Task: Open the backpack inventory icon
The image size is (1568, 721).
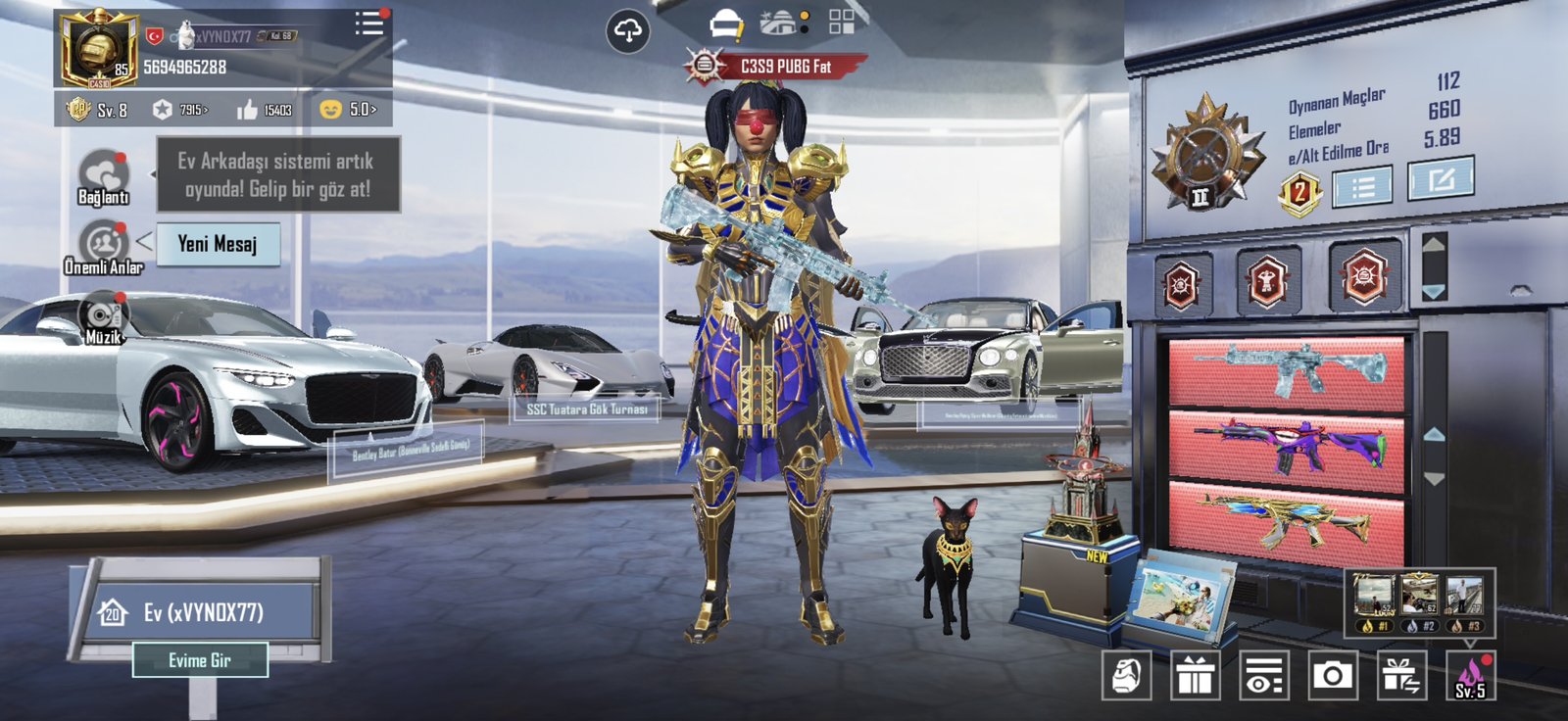Action: point(1126,675)
